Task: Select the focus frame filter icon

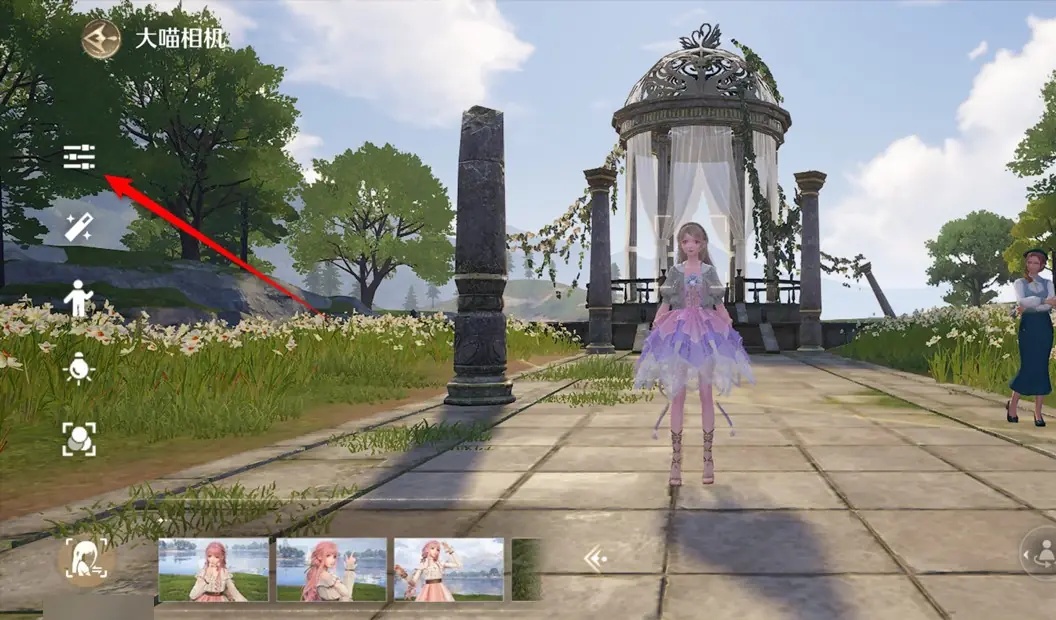Action: click(79, 439)
